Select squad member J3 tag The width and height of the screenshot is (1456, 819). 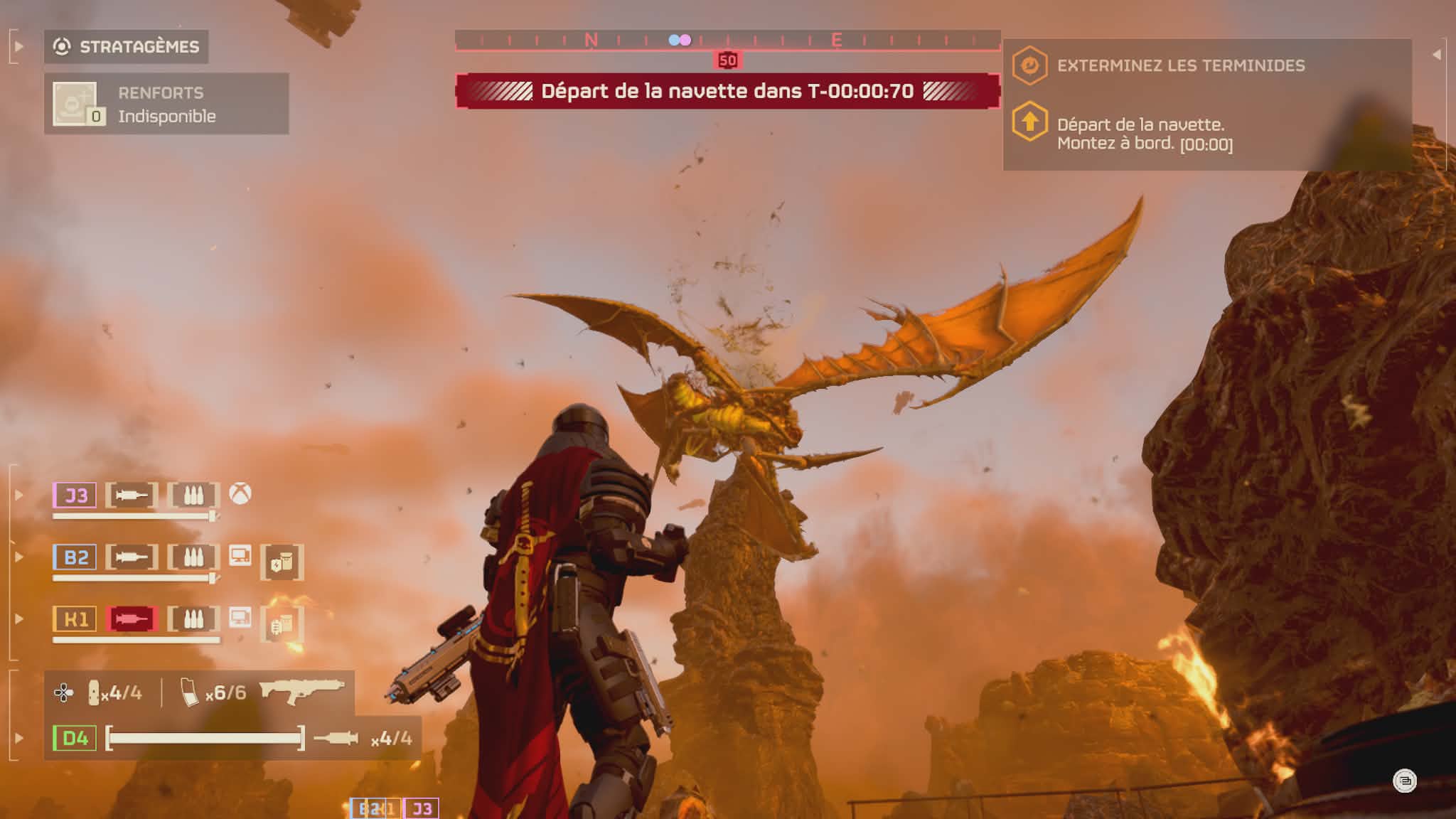[75, 495]
